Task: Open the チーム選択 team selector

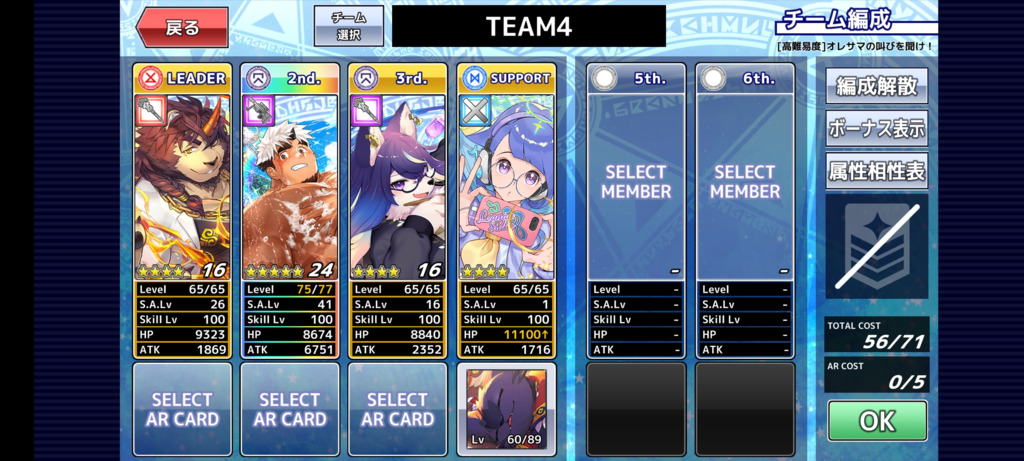Action: (x=348, y=26)
